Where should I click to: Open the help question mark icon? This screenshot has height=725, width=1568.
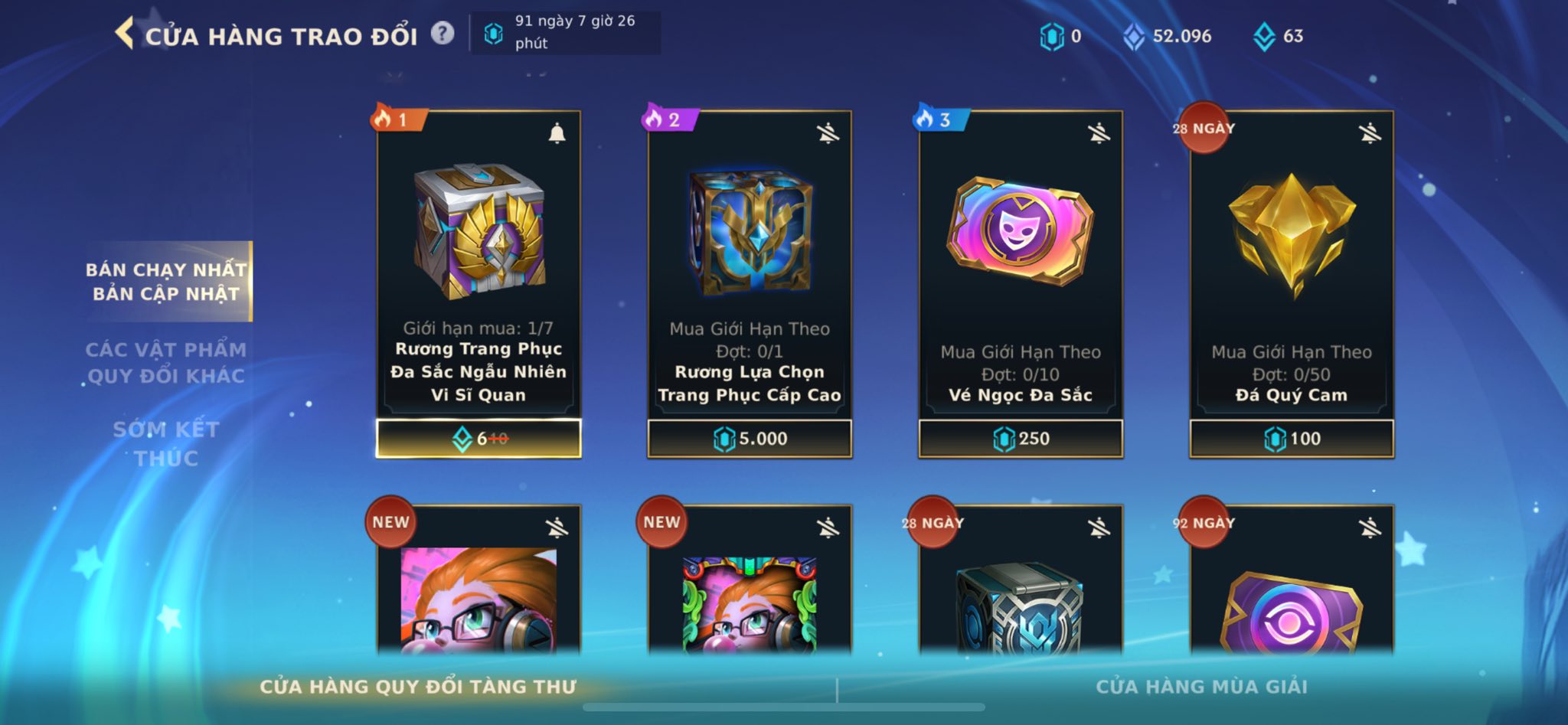(443, 34)
